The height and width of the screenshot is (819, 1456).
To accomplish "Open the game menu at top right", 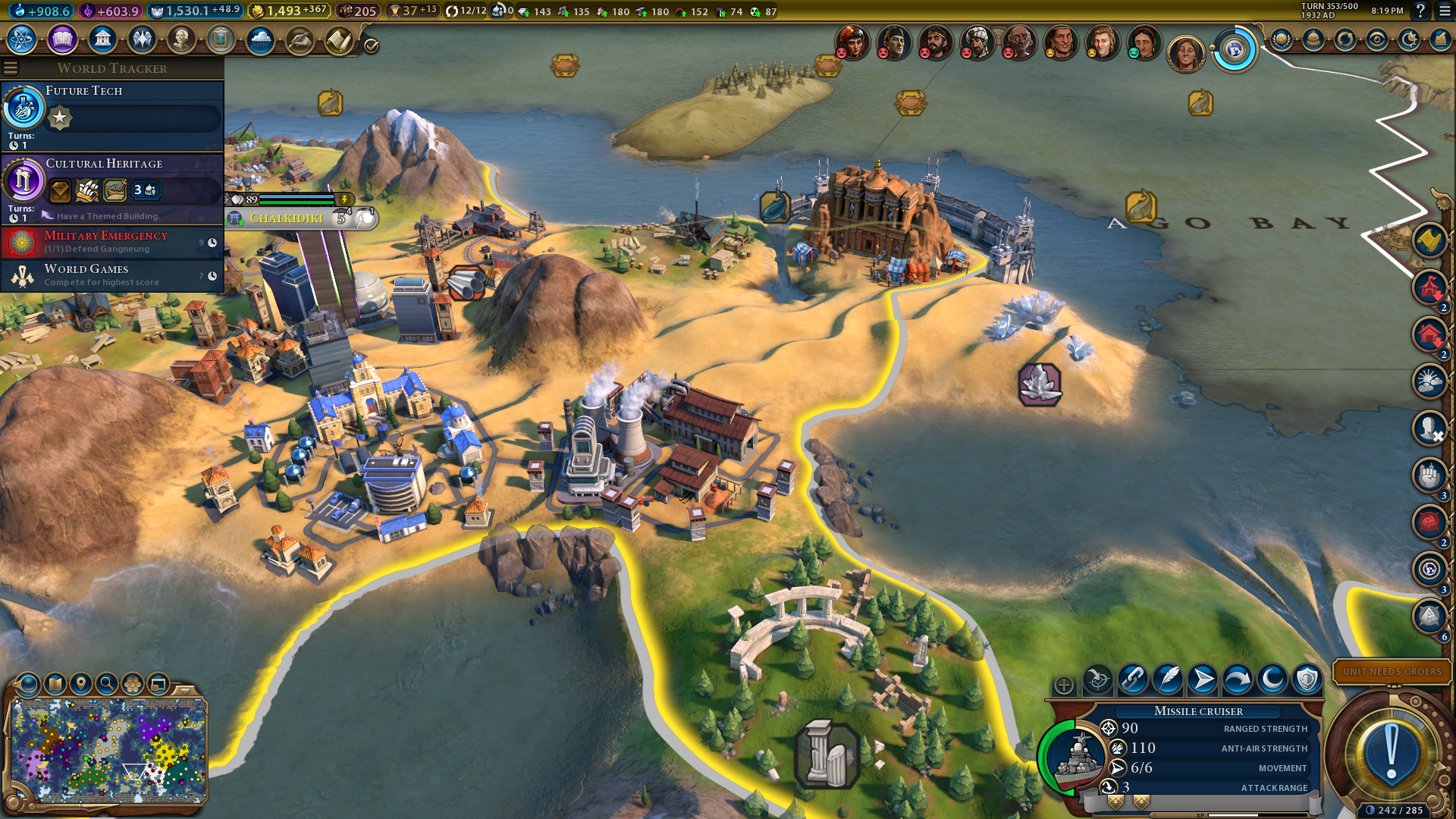I will click(1444, 11).
